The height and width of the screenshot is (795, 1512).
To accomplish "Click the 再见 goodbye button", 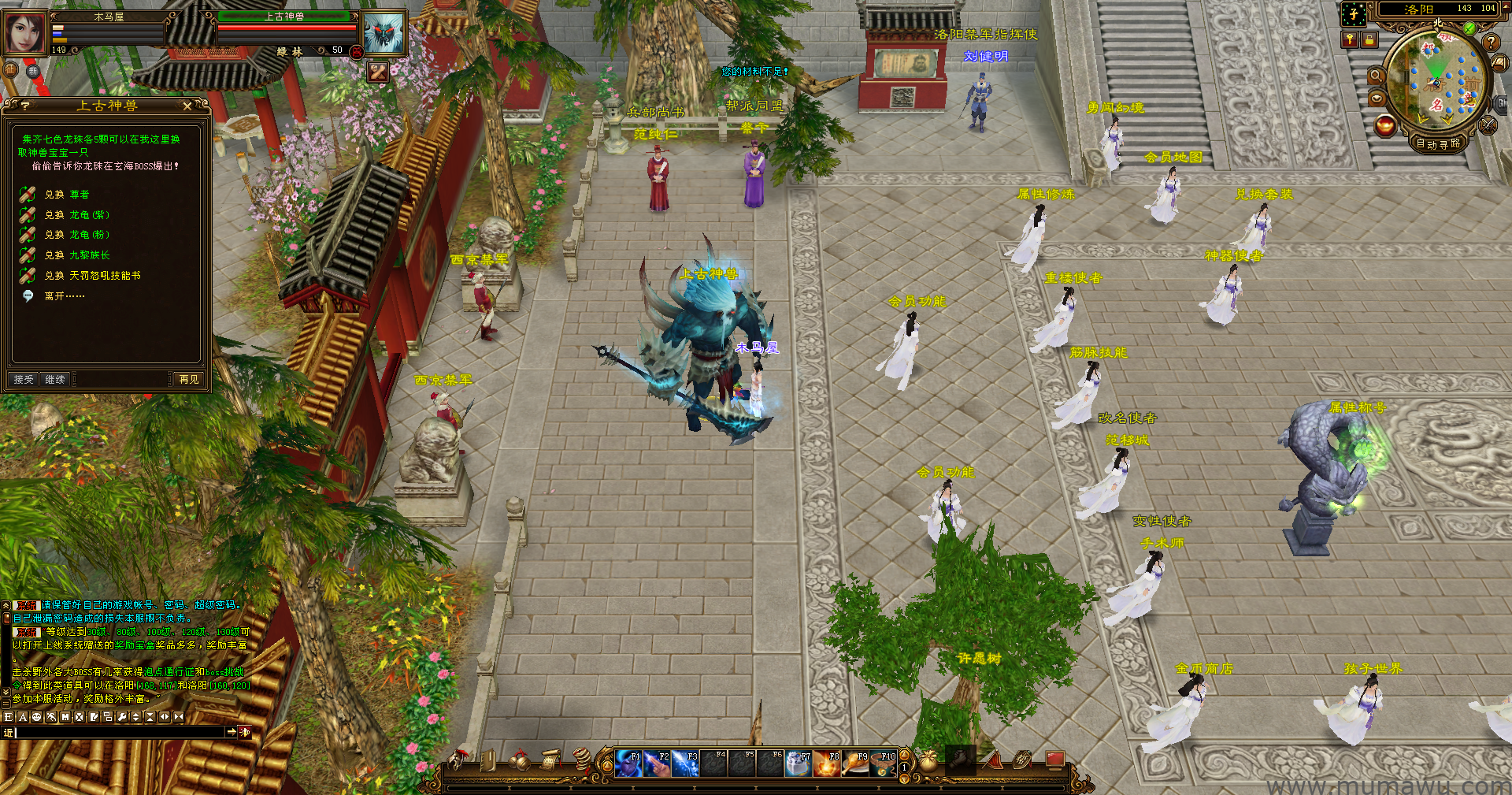I will point(189,380).
